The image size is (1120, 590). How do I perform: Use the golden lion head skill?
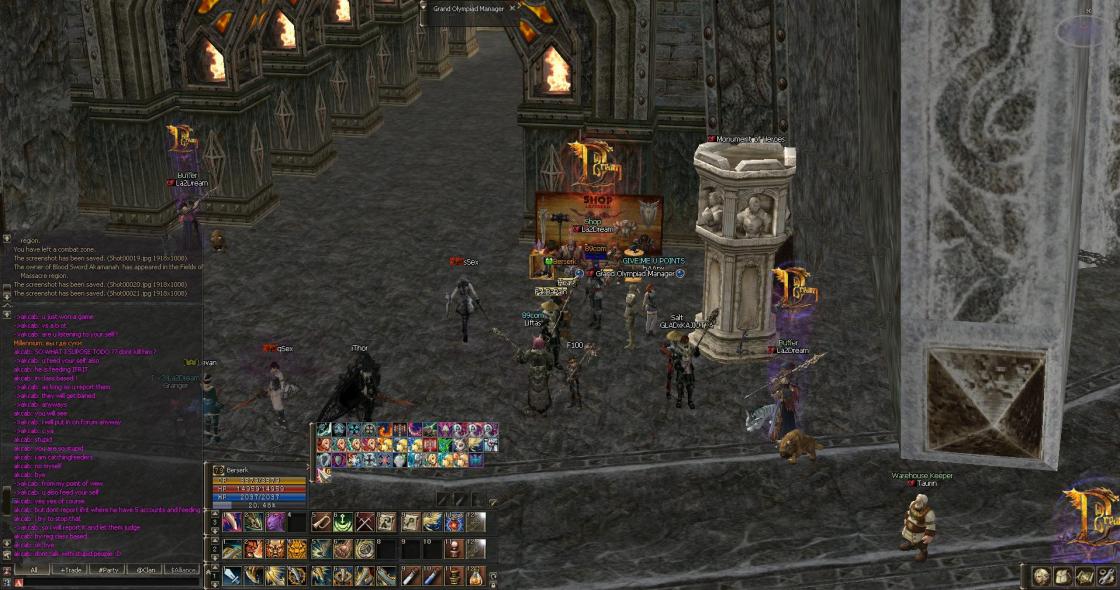[297, 549]
